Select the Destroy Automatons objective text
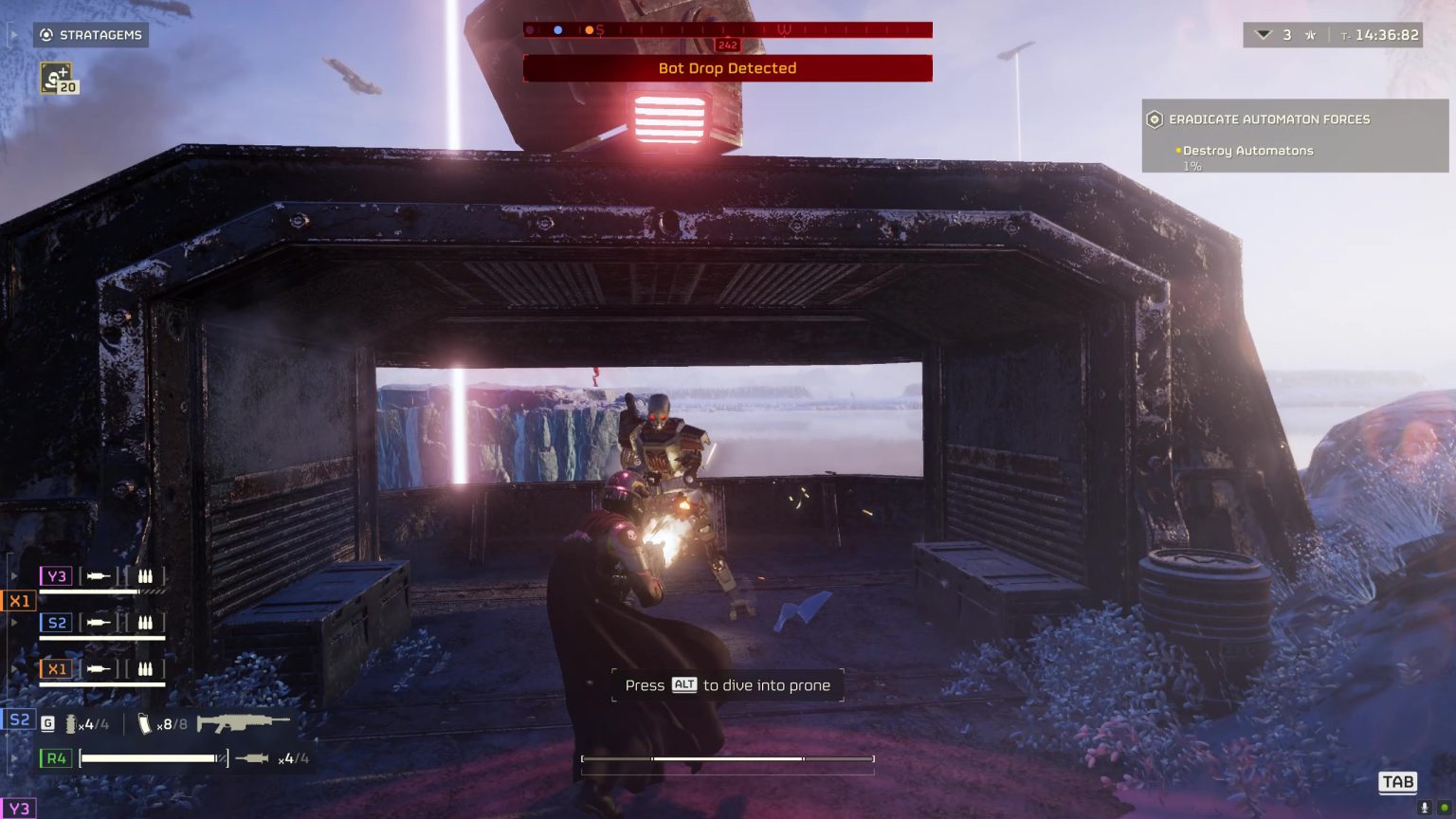1456x819 pixels. tap(1247, 151)
